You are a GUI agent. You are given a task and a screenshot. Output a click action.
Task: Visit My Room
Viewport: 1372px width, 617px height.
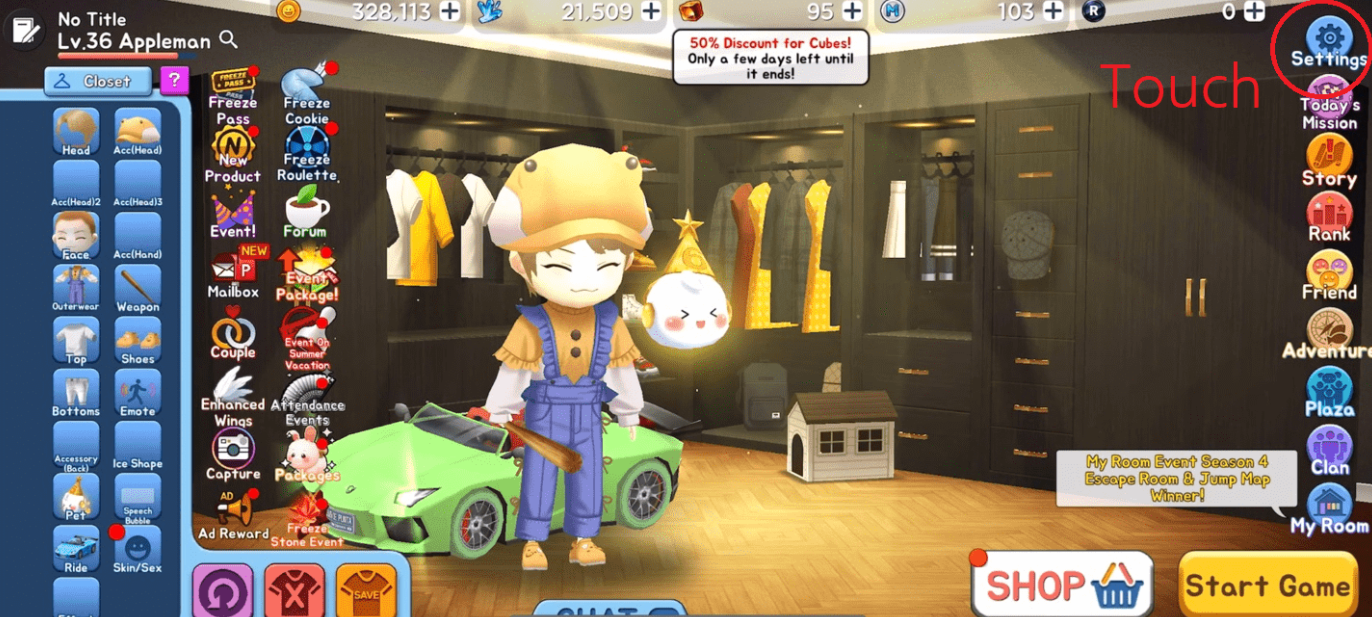(x=1329, y=508)
